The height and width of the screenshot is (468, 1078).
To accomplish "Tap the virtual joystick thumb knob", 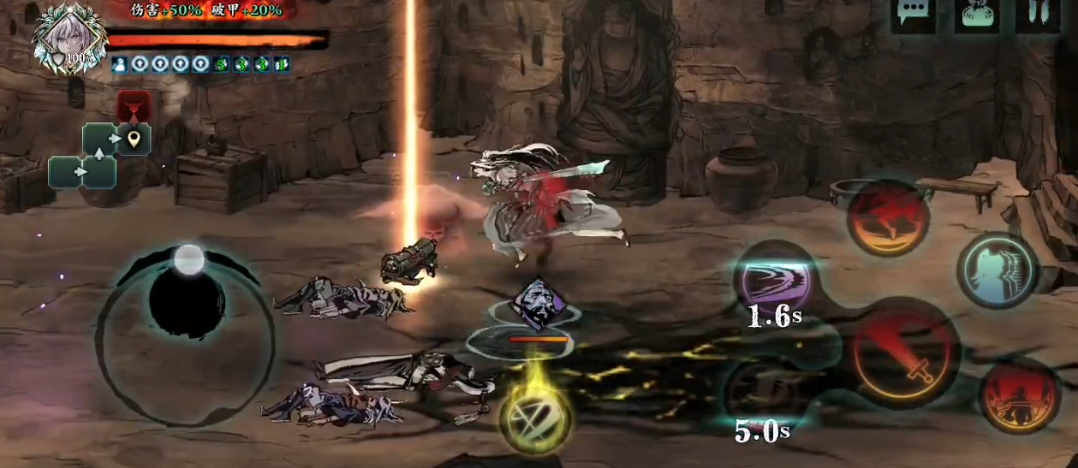I will (189, 261).
